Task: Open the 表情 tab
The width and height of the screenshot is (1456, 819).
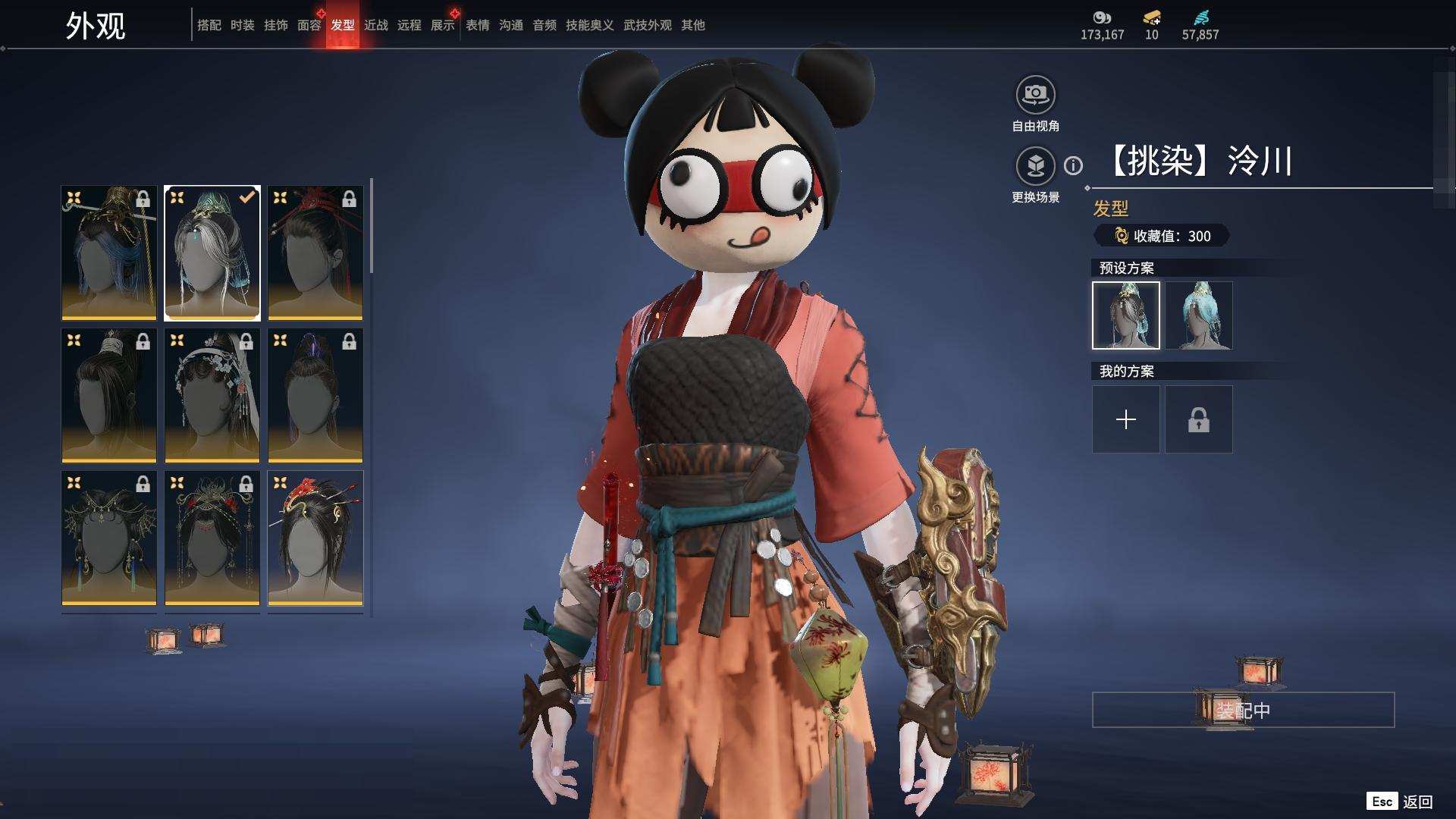Action: pos(477,25)
